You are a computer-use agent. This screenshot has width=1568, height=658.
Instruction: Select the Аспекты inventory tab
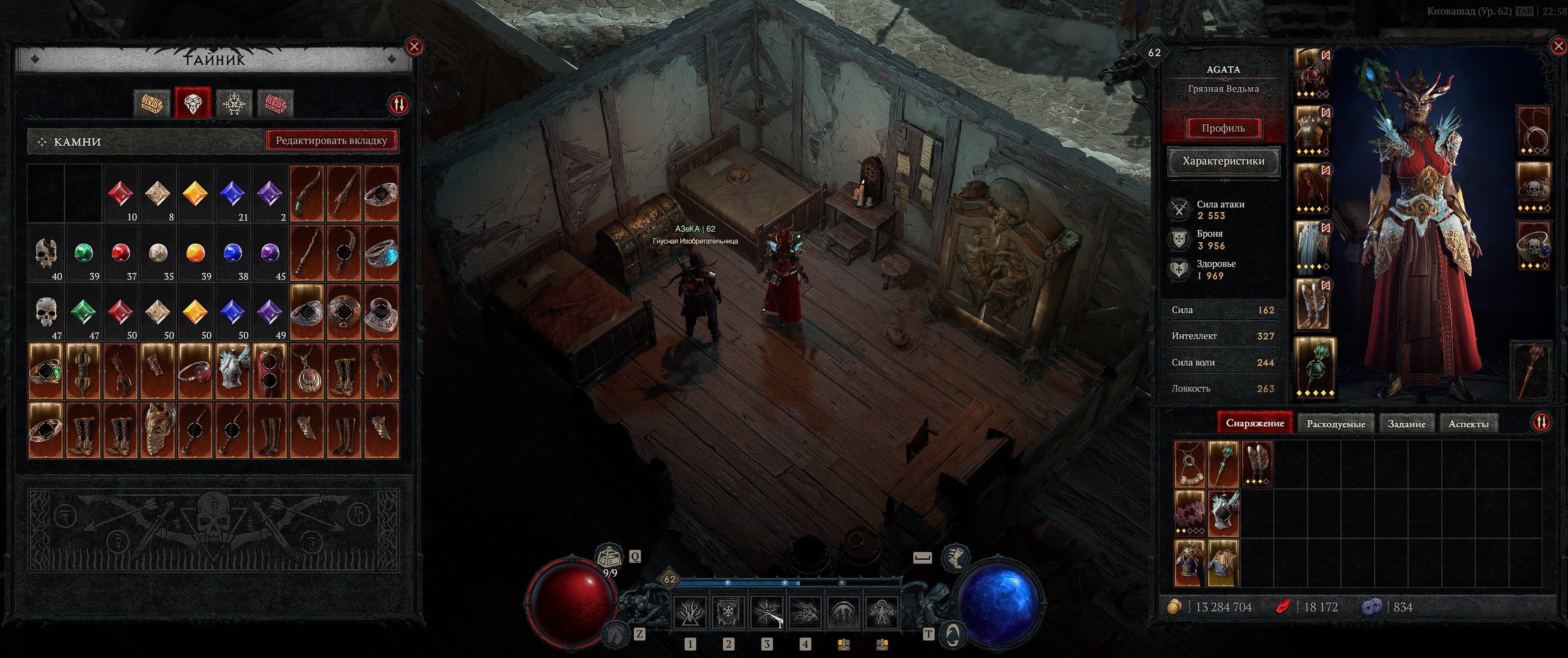click(x=1468, y=424)
